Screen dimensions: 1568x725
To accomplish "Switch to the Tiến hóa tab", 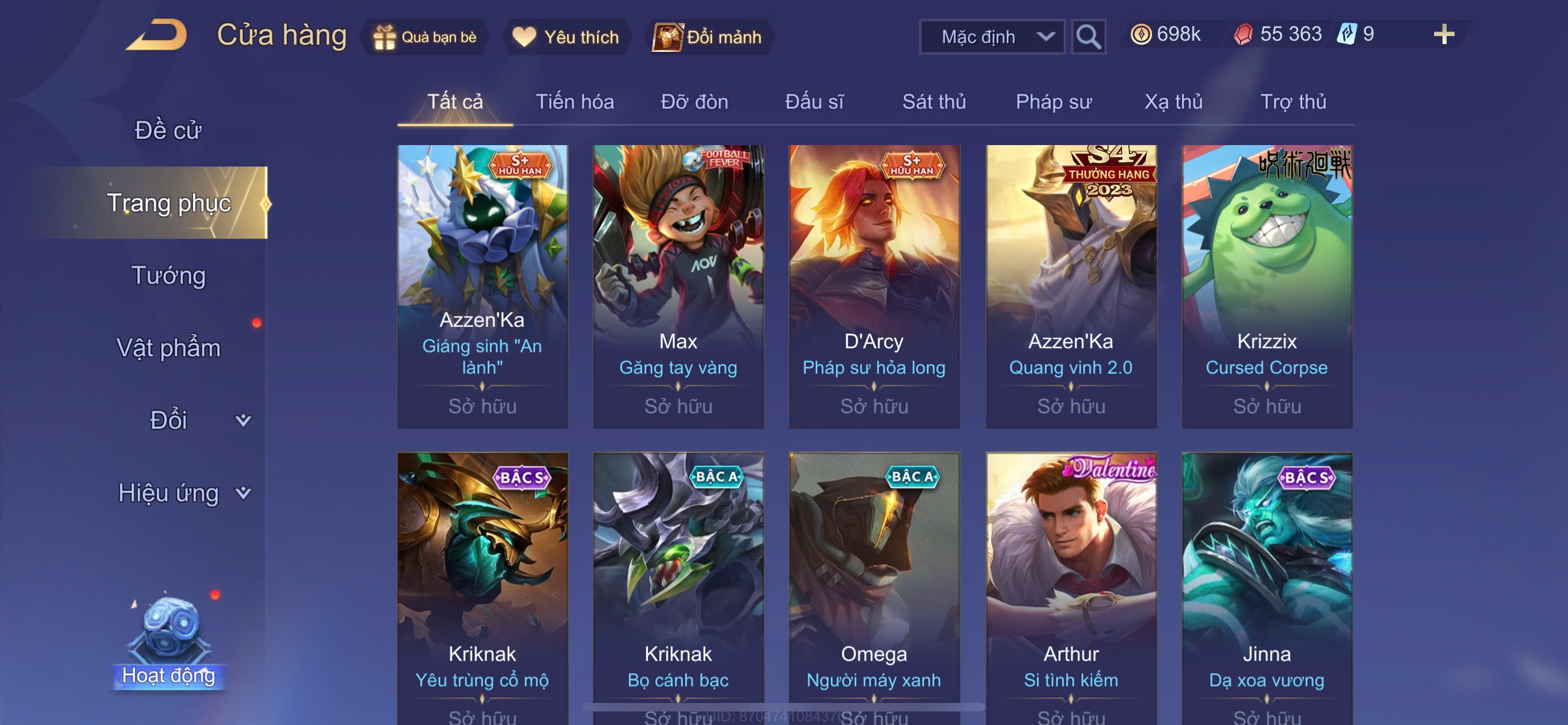I will (x=574, y=102).
